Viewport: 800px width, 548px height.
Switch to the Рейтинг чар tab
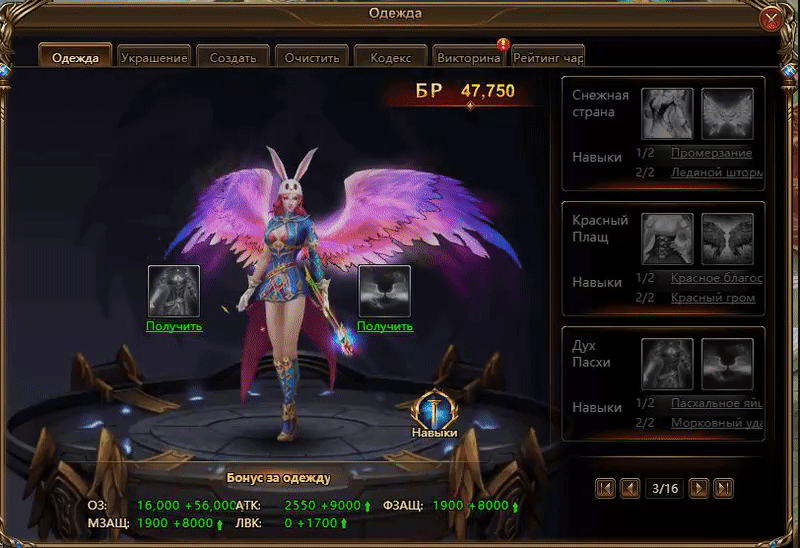(547, 57)
